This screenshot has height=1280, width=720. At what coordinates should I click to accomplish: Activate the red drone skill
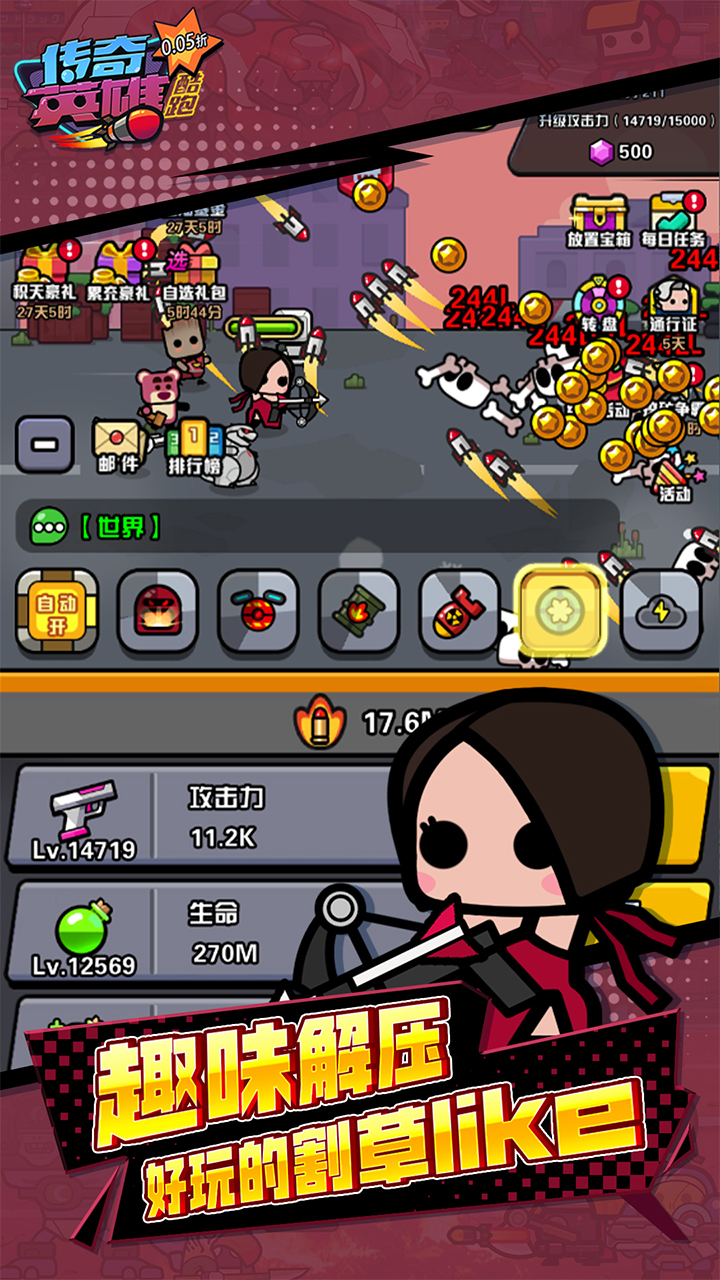pyautogui.click(x=258, y=610)
